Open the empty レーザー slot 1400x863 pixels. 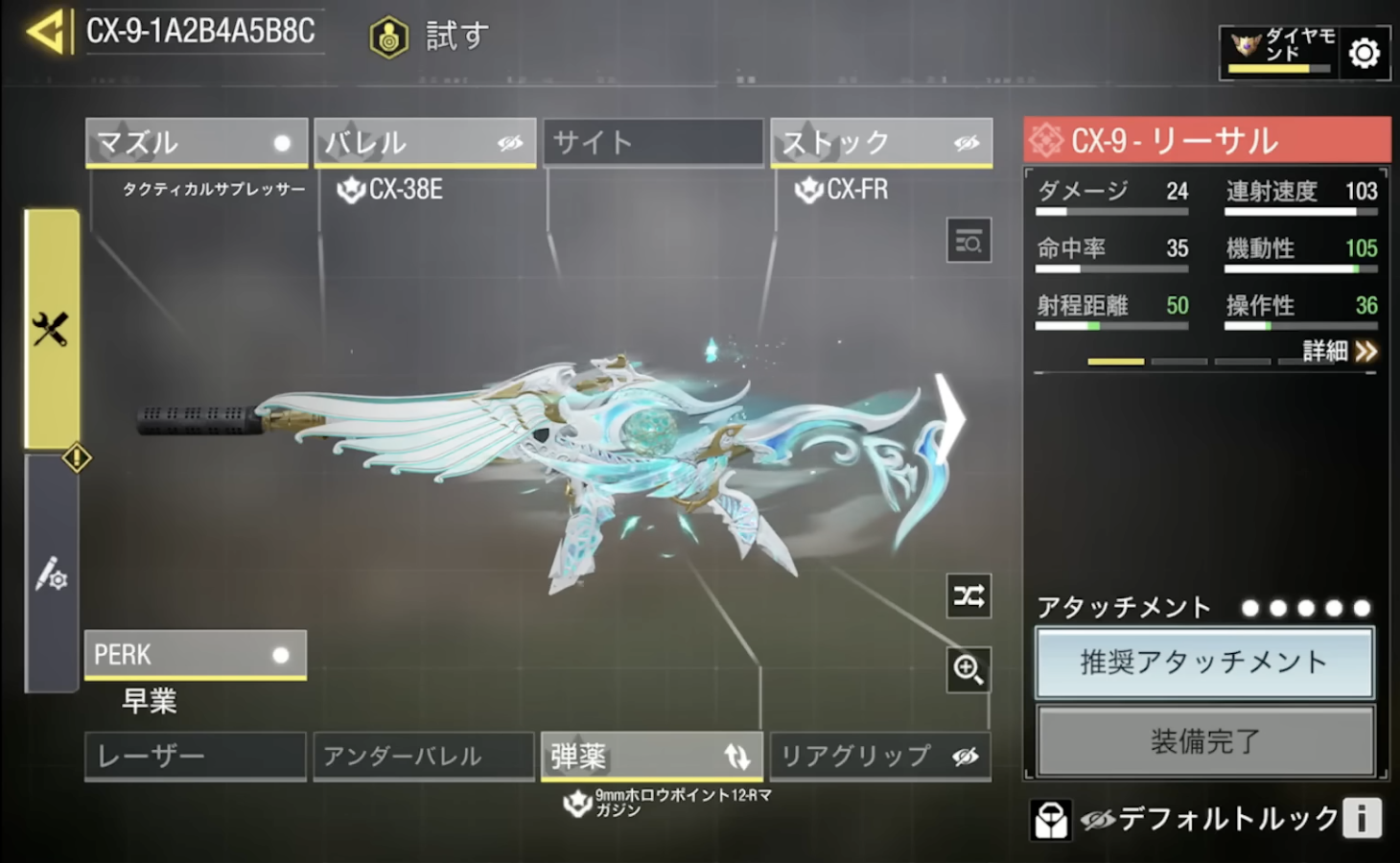click(196, 756)
